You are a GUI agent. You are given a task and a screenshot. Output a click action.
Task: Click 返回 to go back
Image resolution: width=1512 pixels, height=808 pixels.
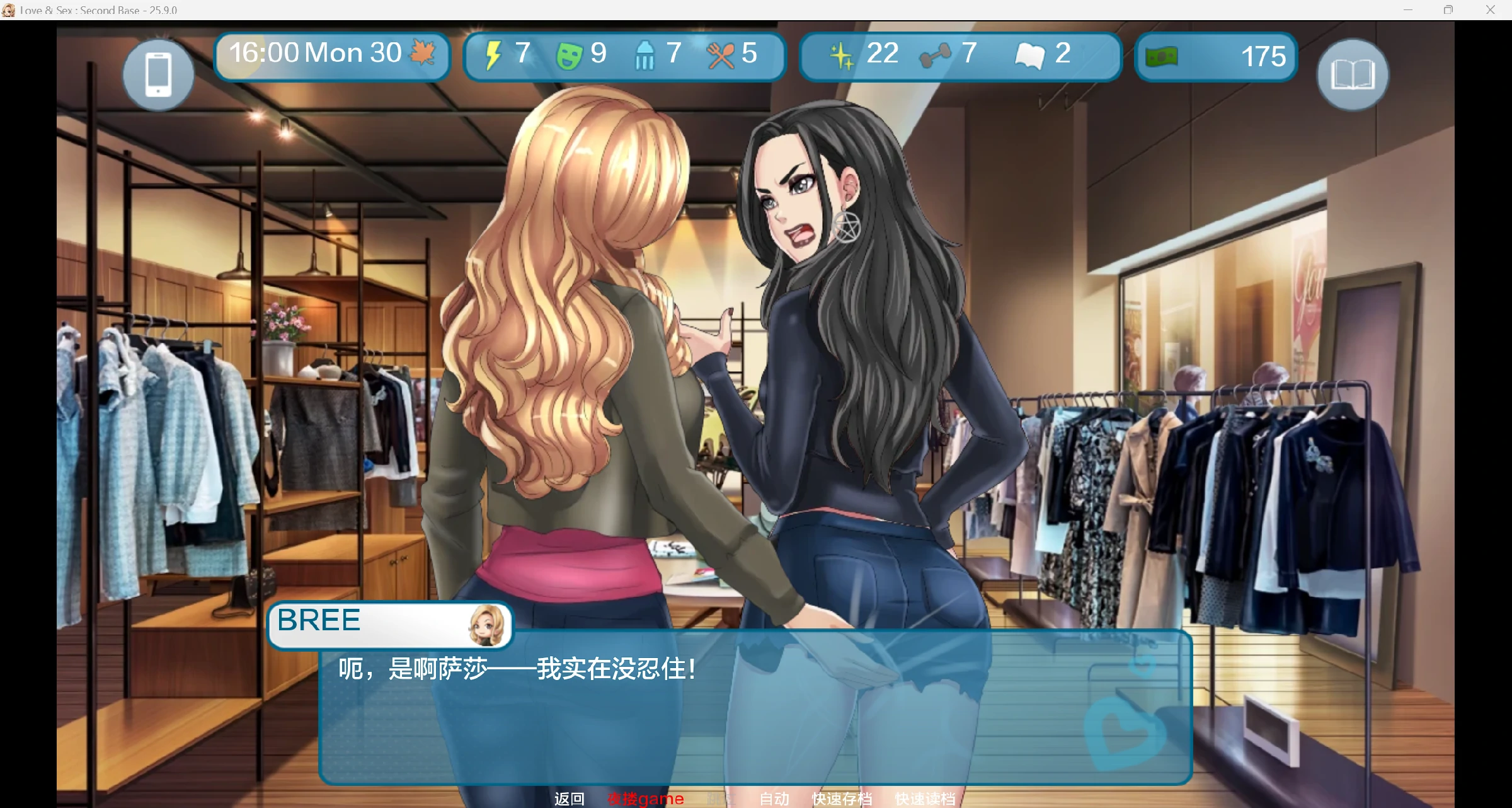tap(569, 799)
